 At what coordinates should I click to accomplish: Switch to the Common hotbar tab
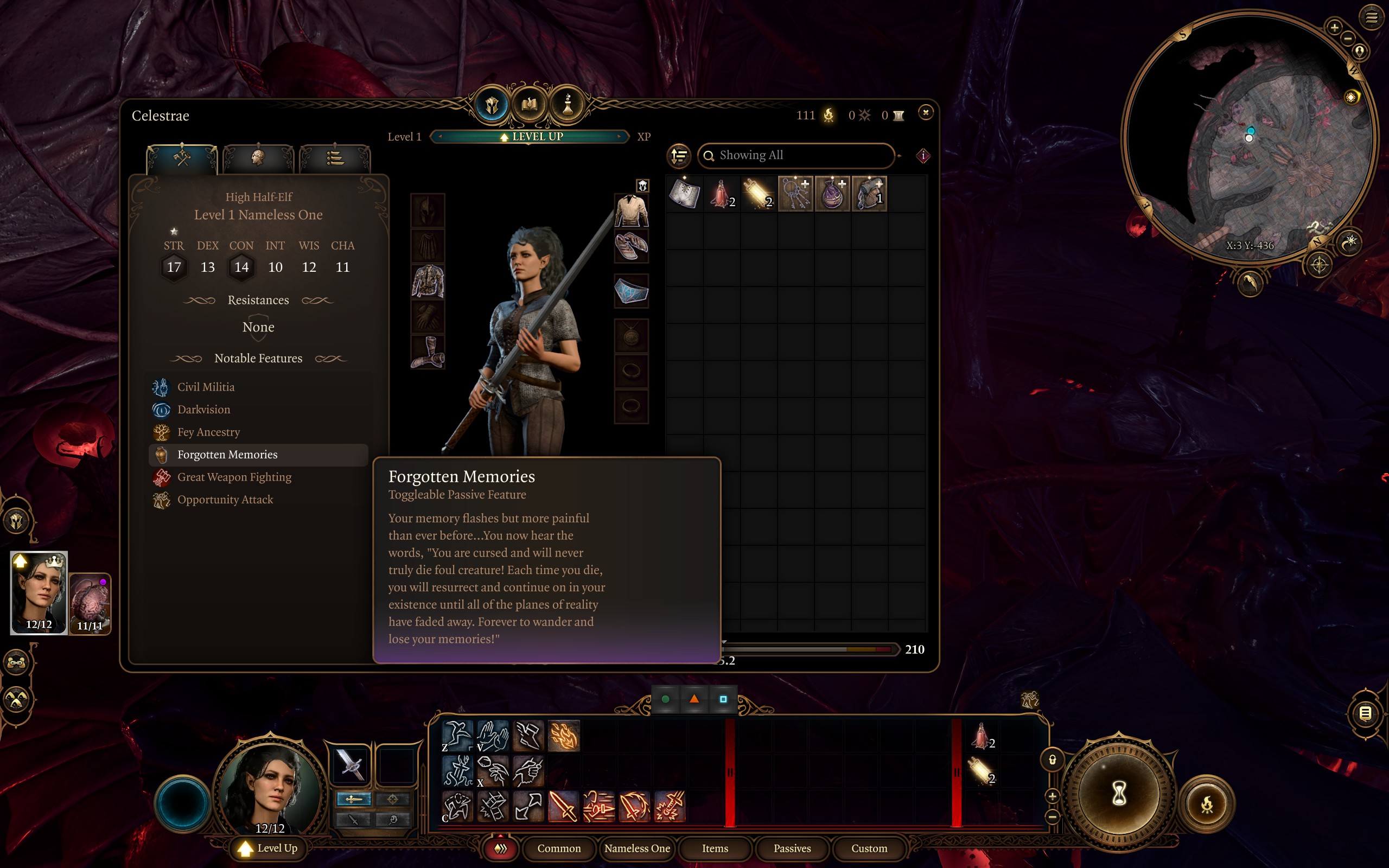pos(558,848)
